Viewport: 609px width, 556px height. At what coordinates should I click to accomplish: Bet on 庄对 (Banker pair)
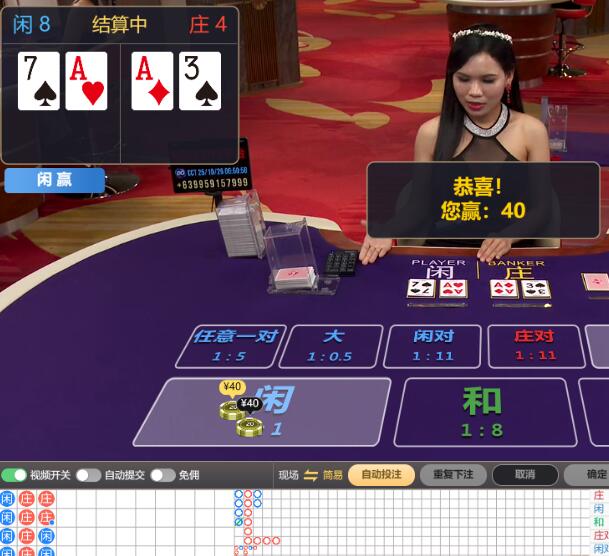[x=535, y=345]
